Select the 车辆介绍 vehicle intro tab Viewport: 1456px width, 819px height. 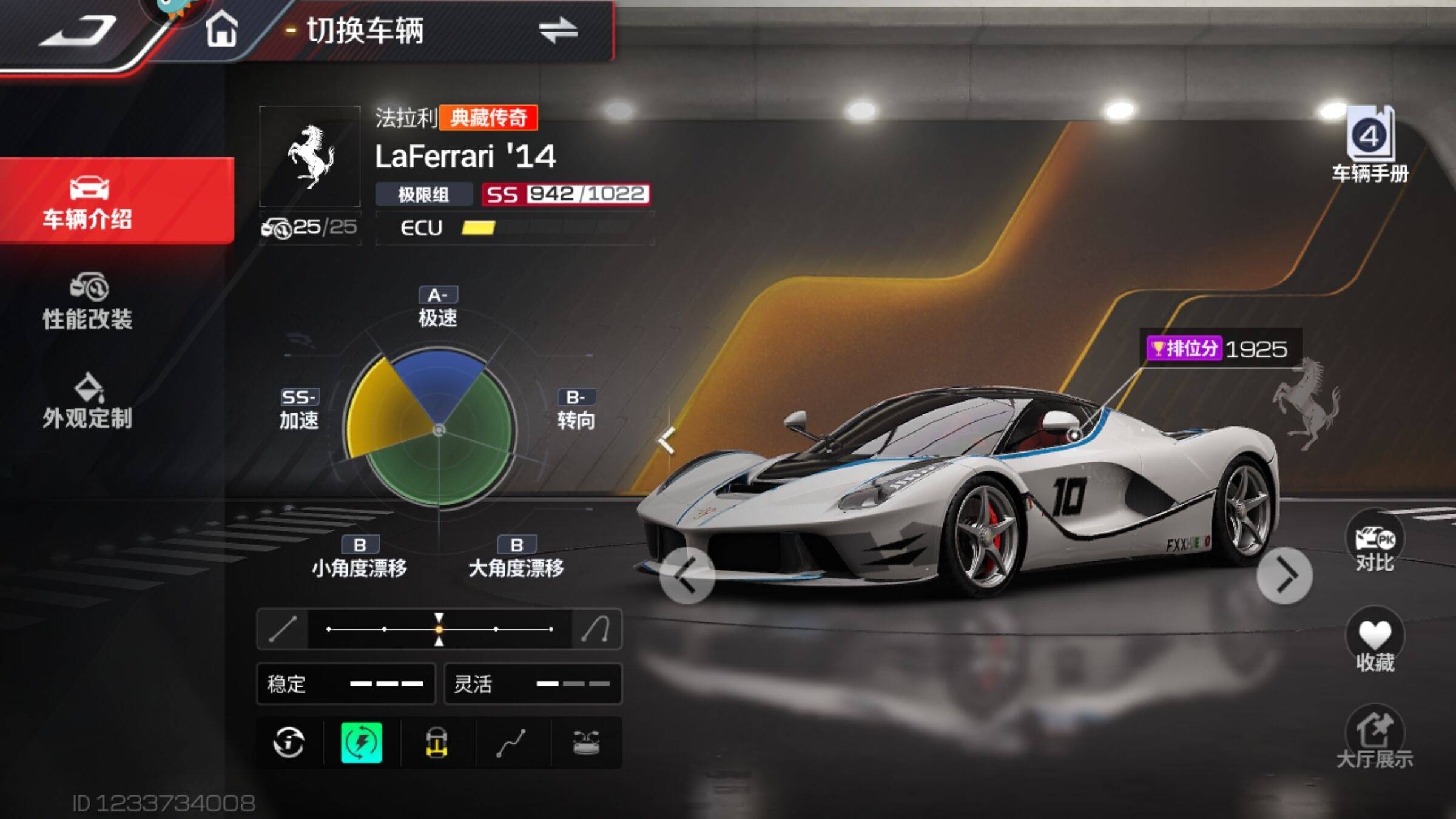[x=89, y=201]
